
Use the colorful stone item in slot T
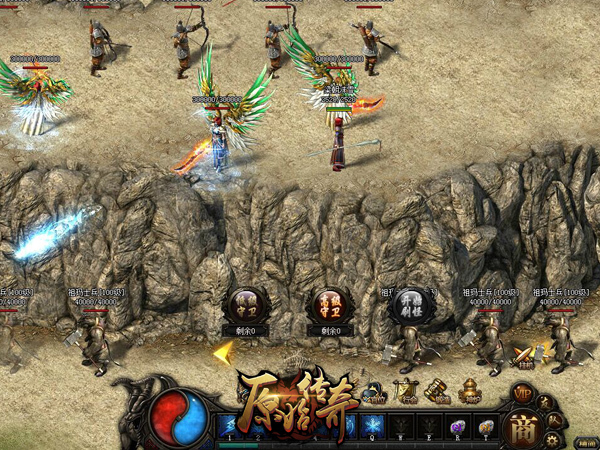pos(484,427)
